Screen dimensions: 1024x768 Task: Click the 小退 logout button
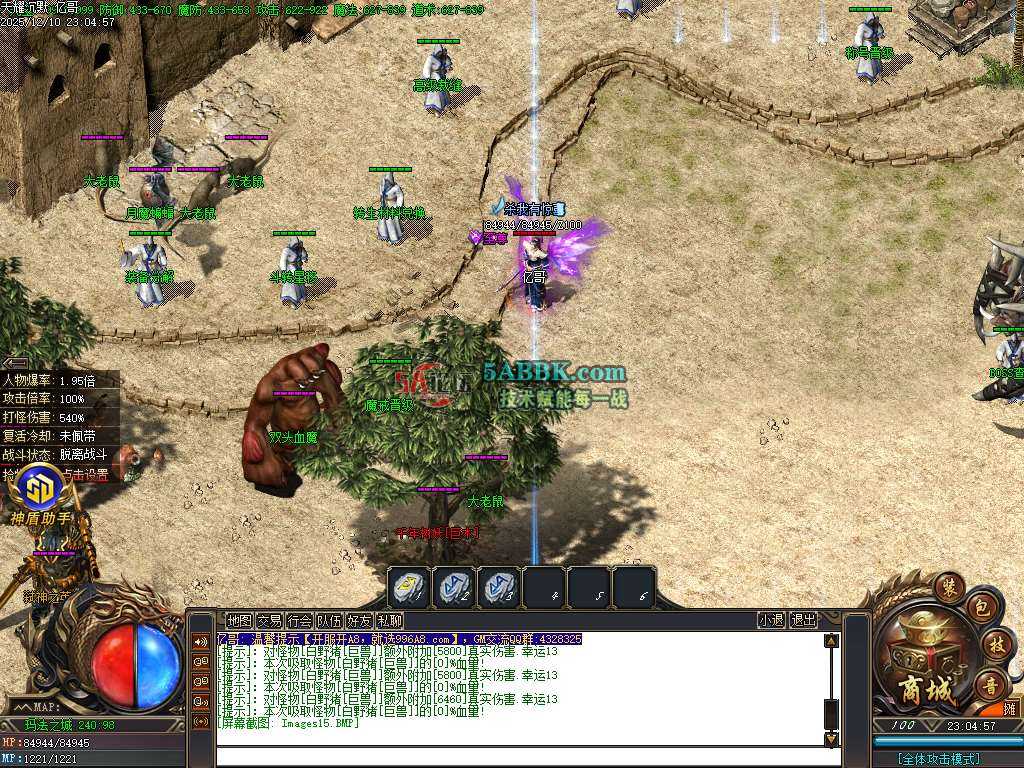pyautogui.click(x=771, y=621)
